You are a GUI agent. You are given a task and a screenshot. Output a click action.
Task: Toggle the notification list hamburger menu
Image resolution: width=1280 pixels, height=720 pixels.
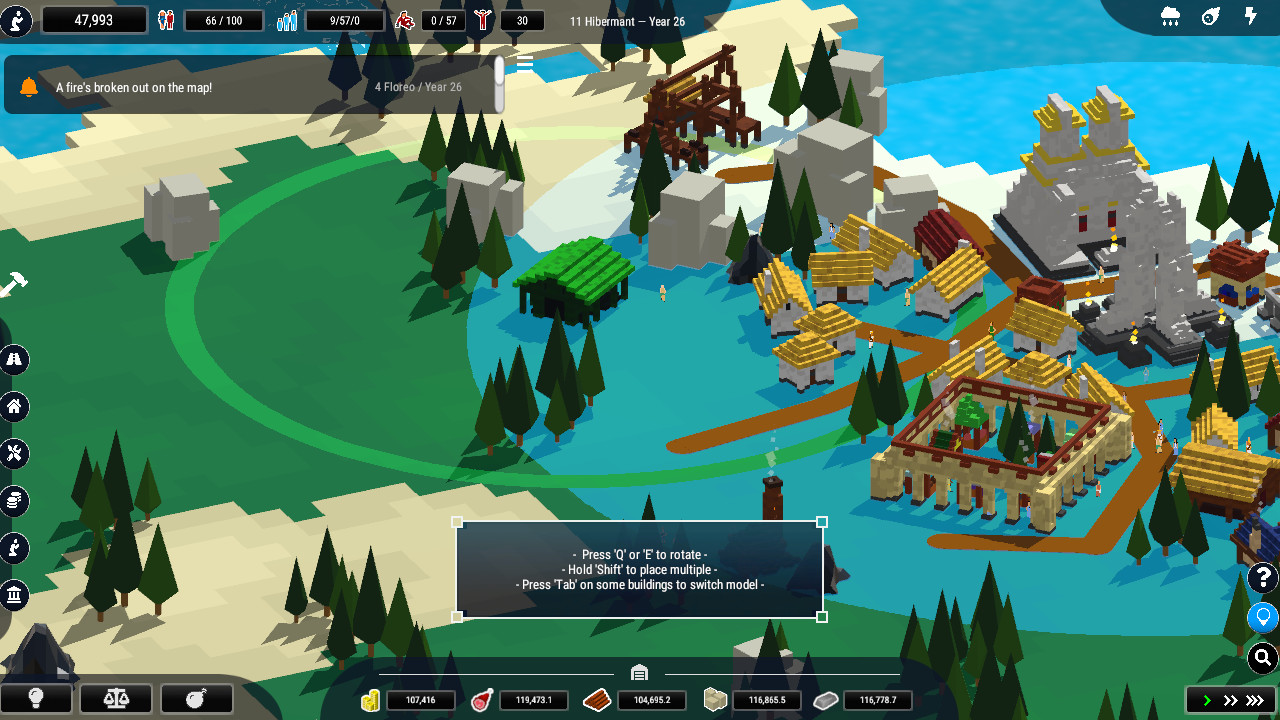524,64
